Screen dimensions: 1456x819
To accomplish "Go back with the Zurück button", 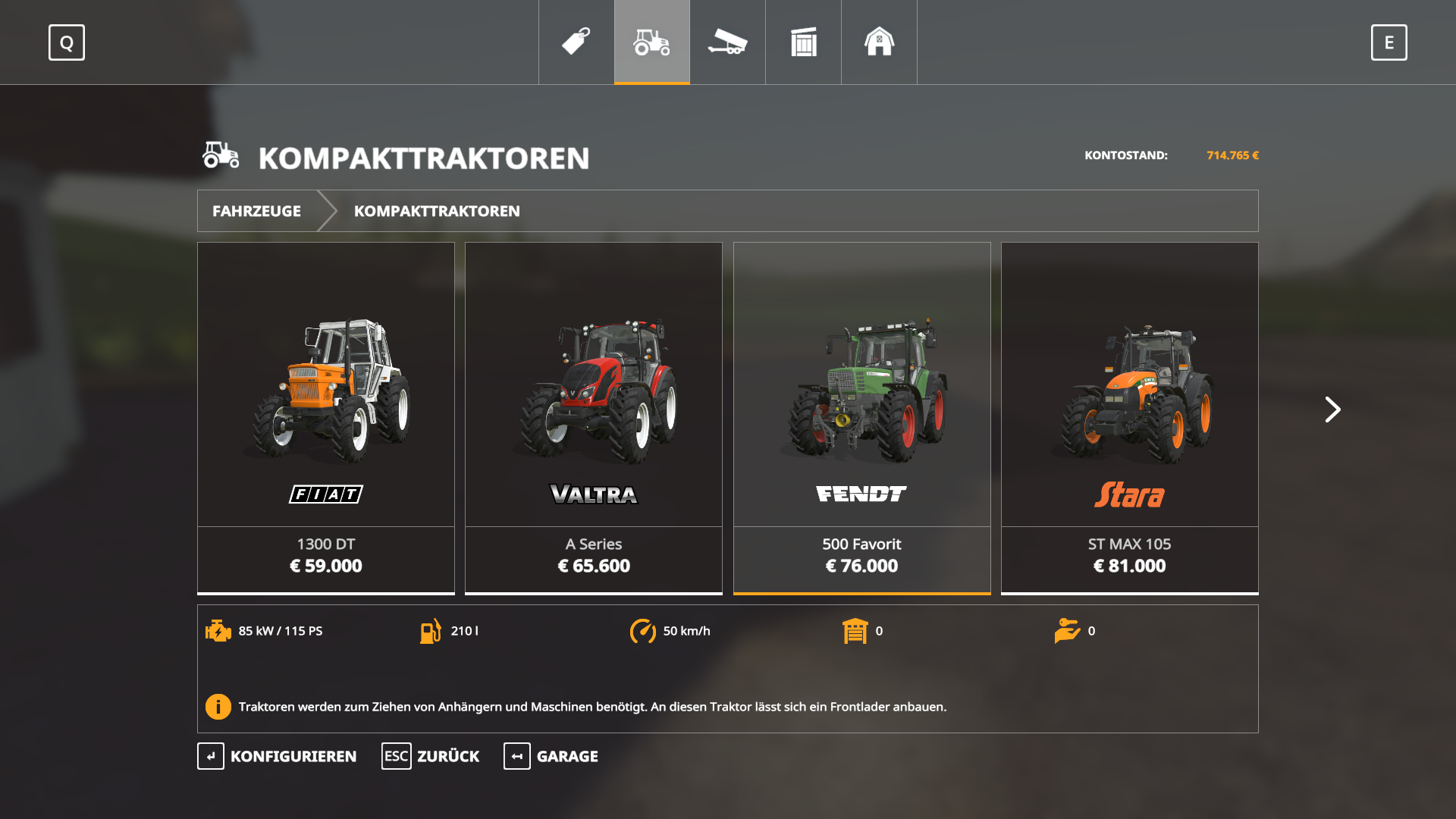I will [431, 756].
